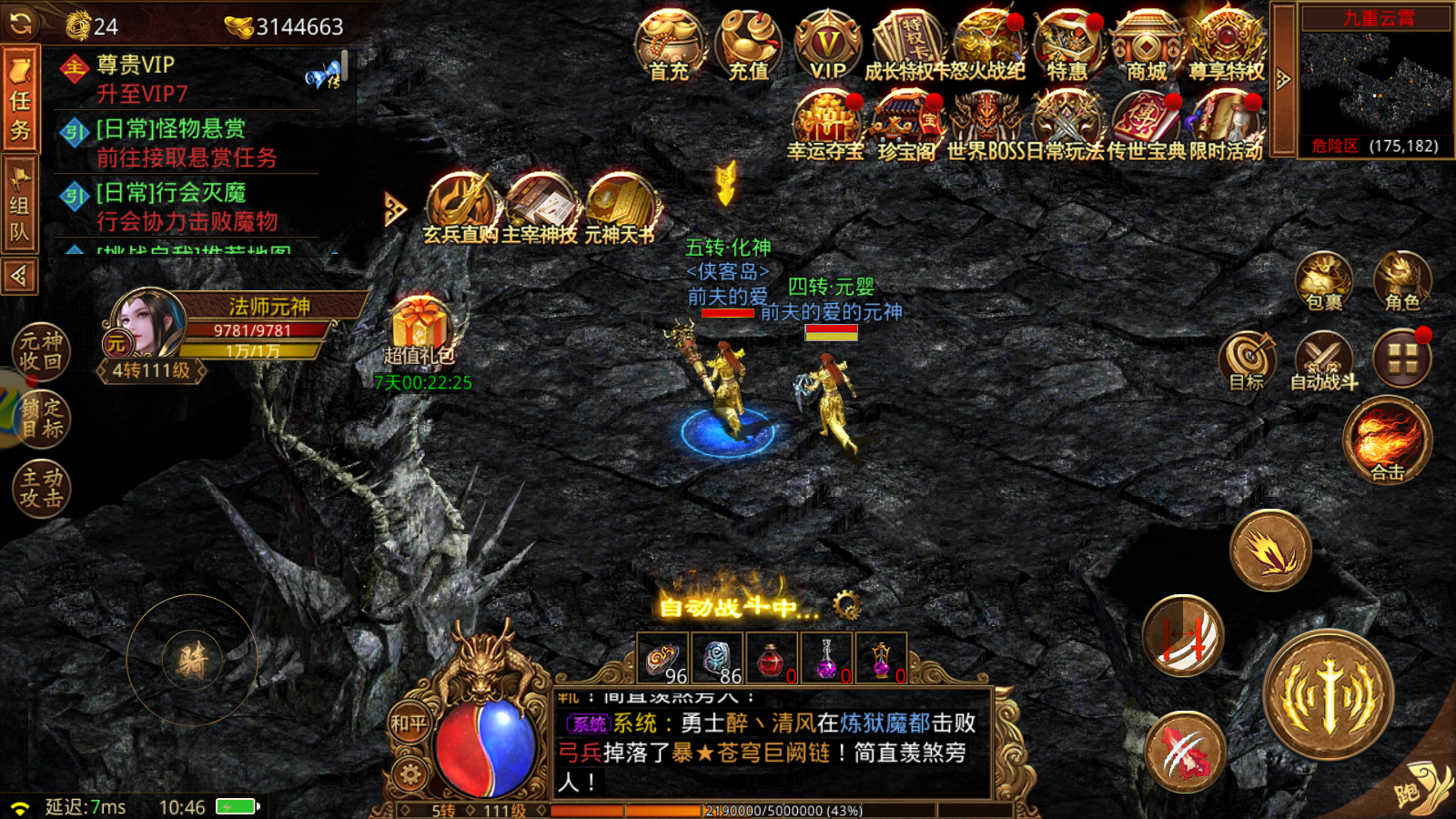The image size is (1456, 819).
Task: Open the 幸运夺宝 lucky treasure event
Action: [x=825, y=126]
